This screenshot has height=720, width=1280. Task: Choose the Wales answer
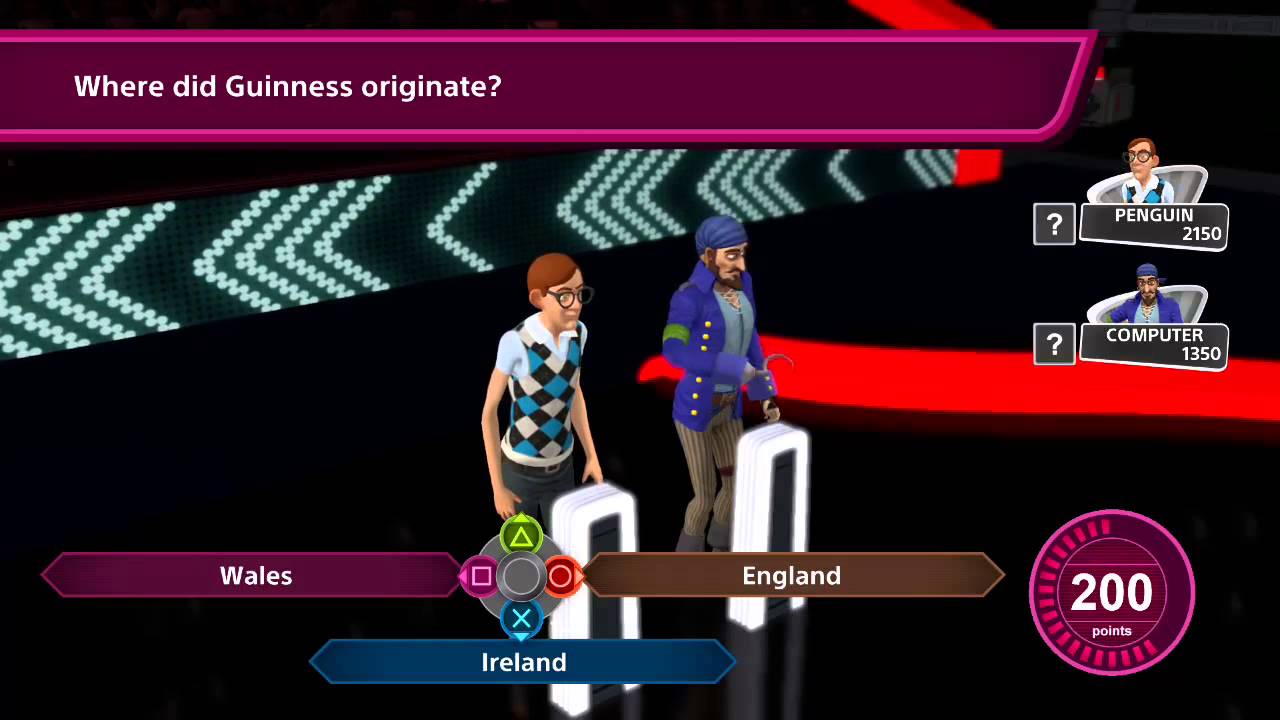(x=255, y=576)
